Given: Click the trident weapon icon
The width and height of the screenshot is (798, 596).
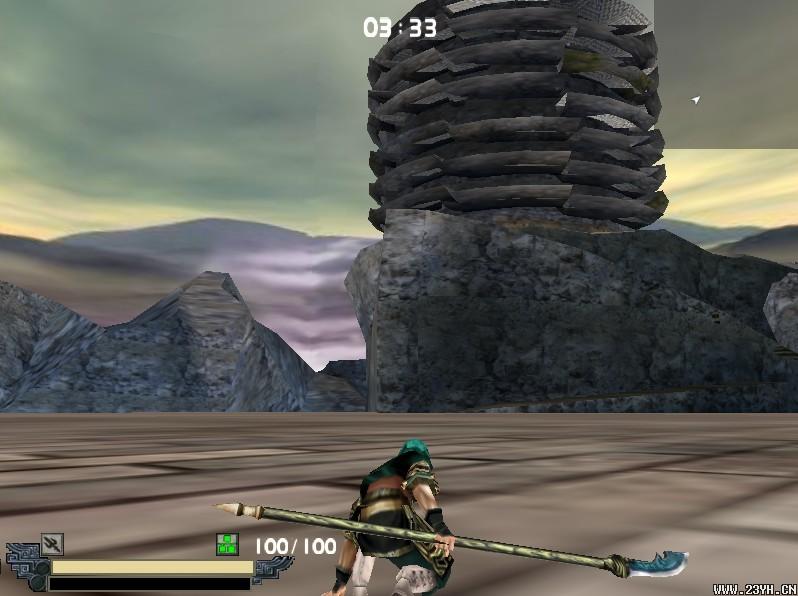Looking at the screenshot, I should (52, 544).
